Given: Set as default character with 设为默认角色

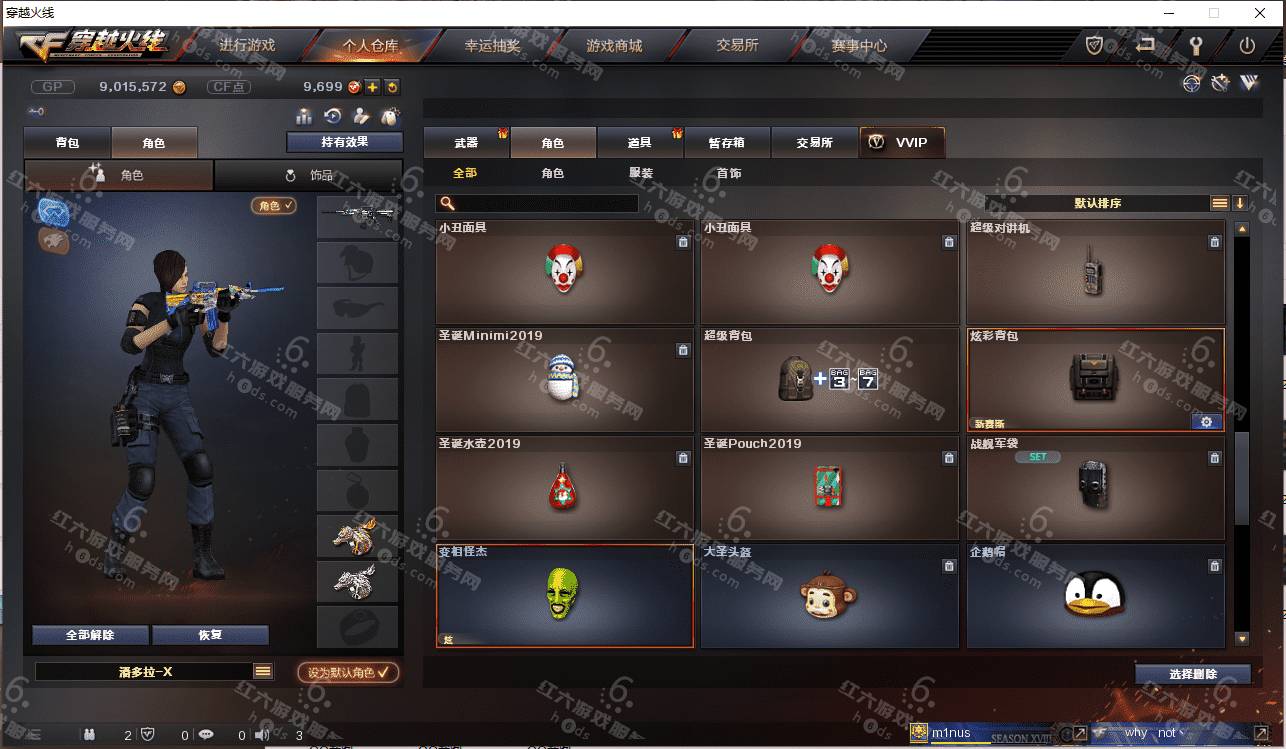Looking at the screenshot, I should tap(347, 673).
